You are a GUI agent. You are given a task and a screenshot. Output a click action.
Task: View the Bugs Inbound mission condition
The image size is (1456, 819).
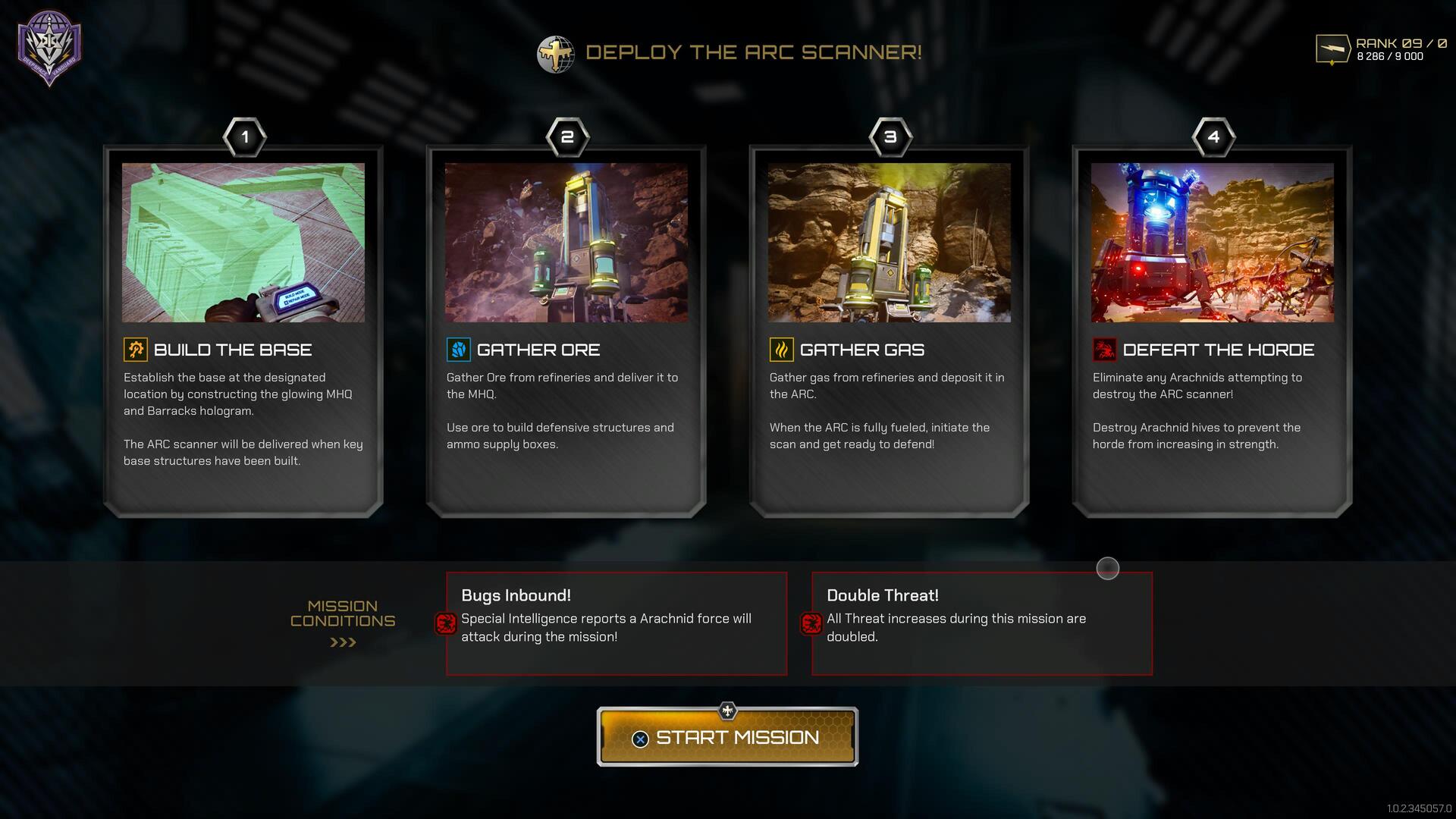point(617,623)
